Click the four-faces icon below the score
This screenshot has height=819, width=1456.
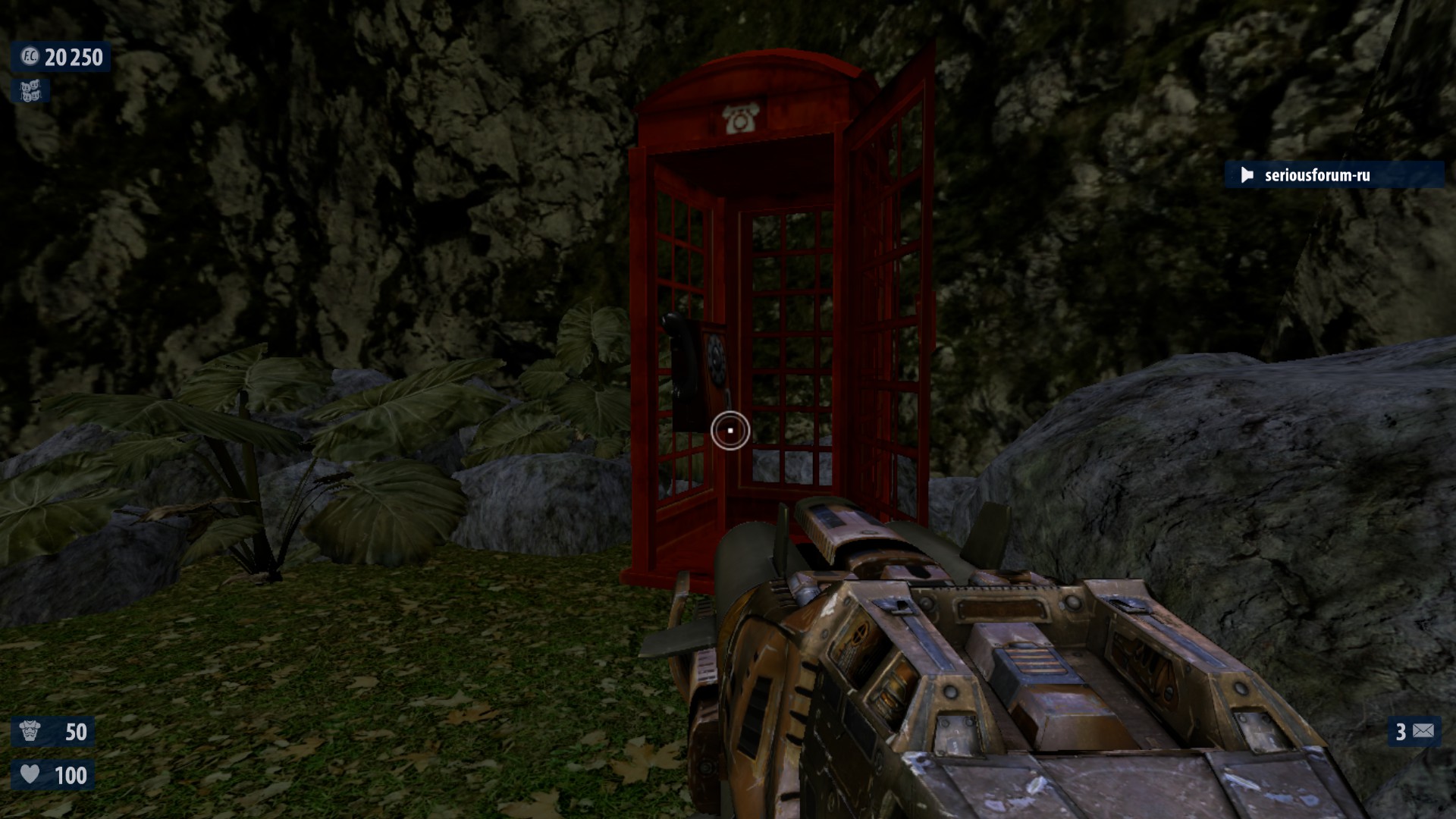pyautogui.click(x=30, y=92)
